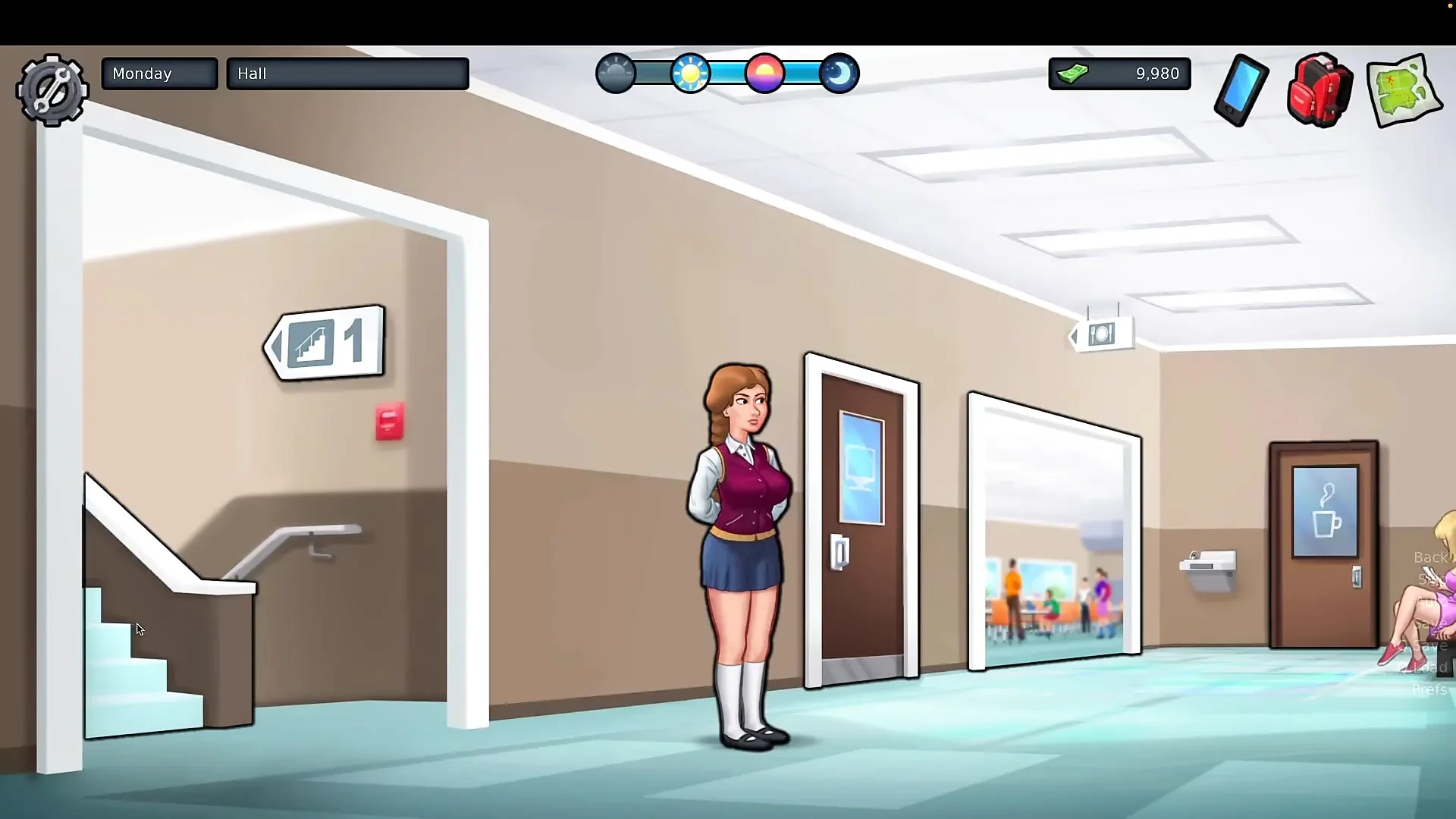Select the night moon icon on time bar
Viewport: 1456px width, 819px height.
pos(840,73)
